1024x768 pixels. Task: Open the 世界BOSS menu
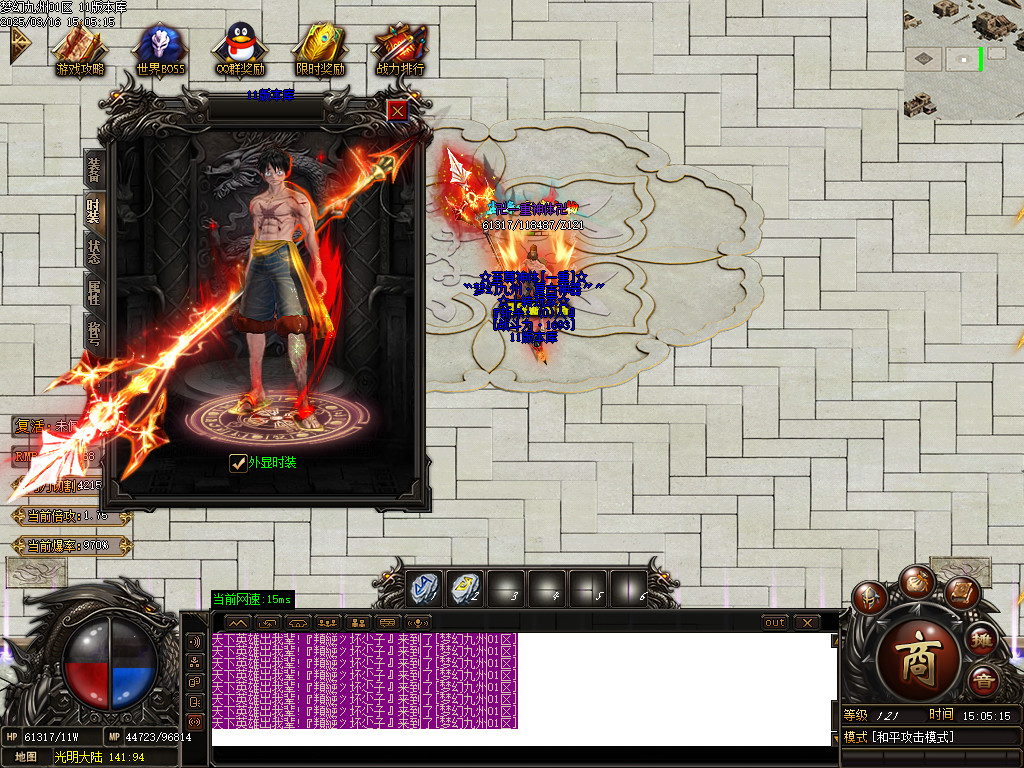pyautogui.click(x=160, y=50)
